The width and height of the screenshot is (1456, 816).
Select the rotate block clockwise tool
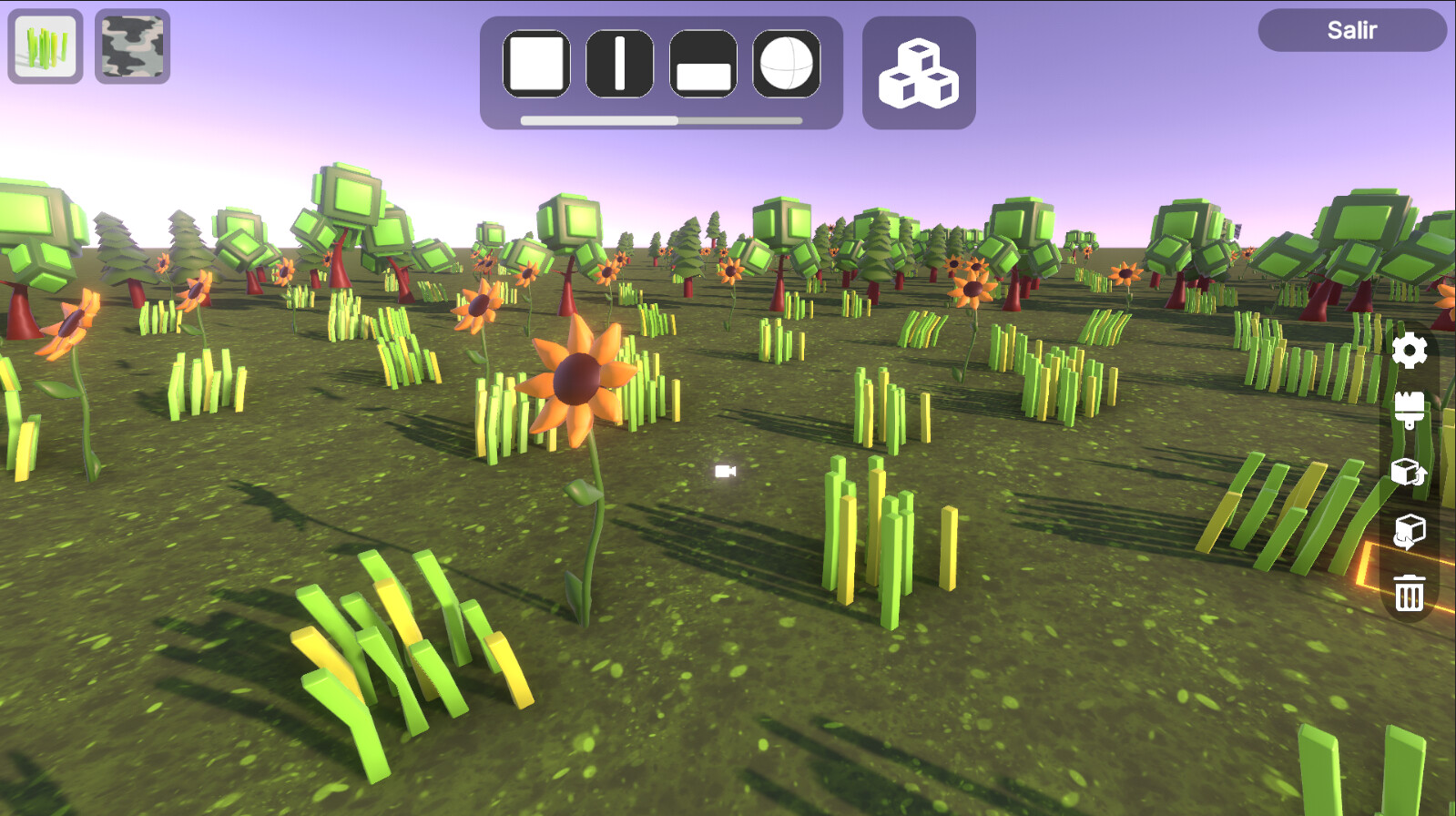1407,474
